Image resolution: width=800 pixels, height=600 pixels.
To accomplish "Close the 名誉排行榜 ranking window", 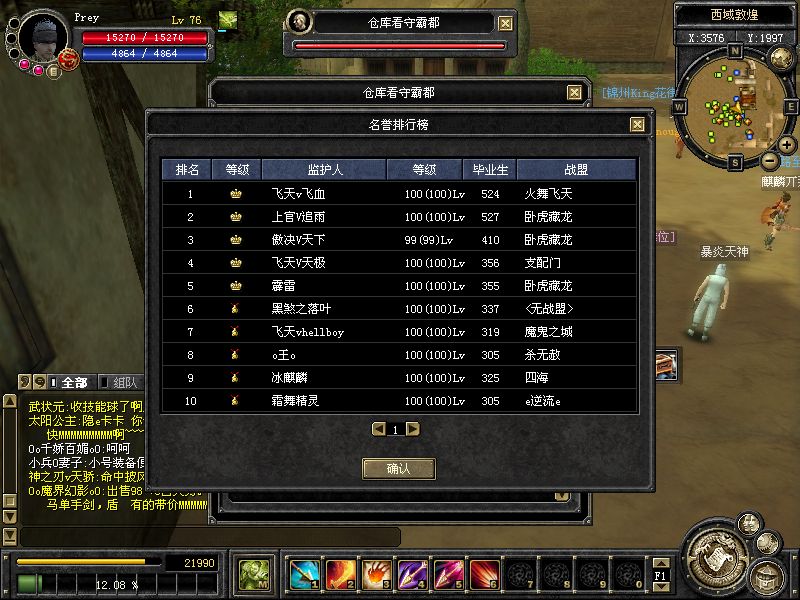I will (637, 125).
